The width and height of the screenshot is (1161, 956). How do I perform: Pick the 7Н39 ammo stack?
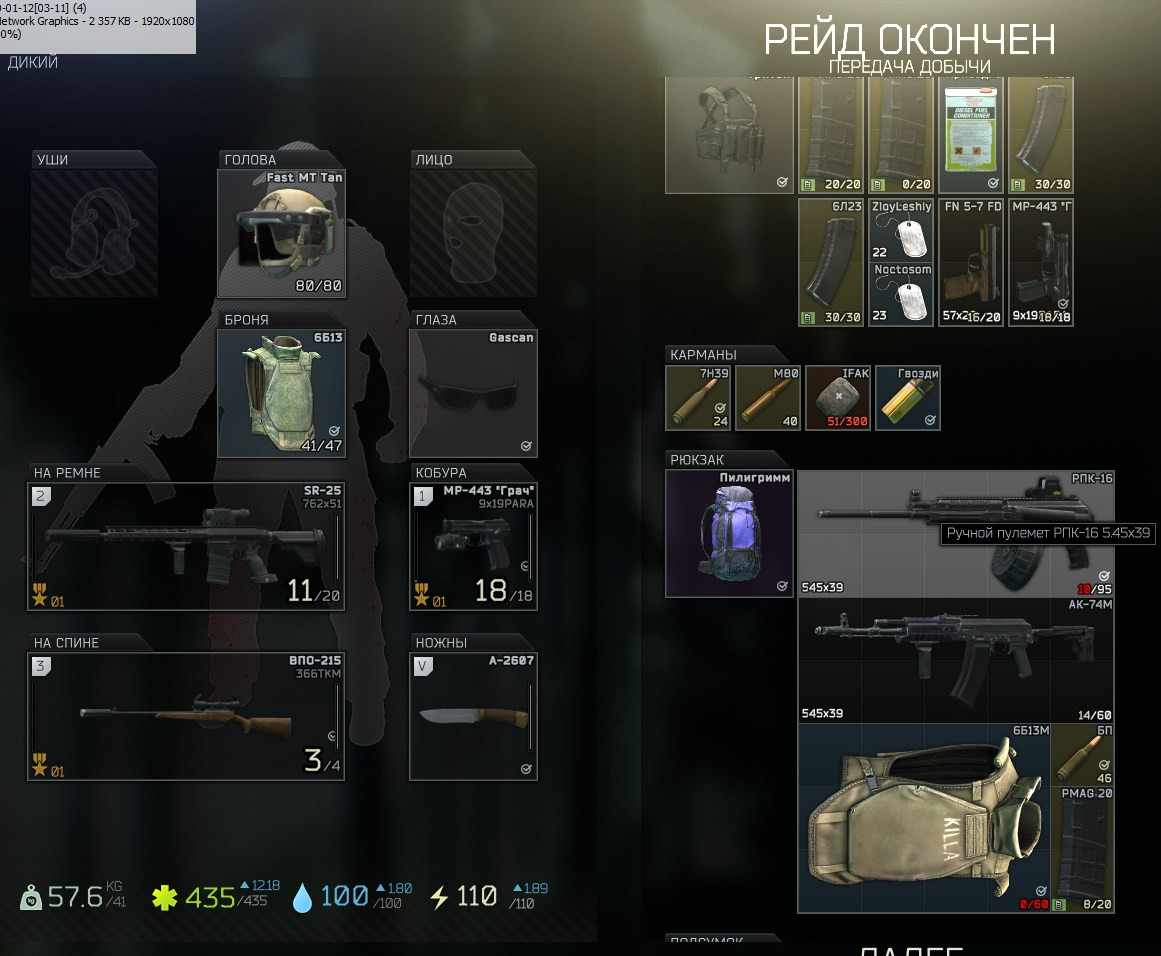click(x=698, y=398)
